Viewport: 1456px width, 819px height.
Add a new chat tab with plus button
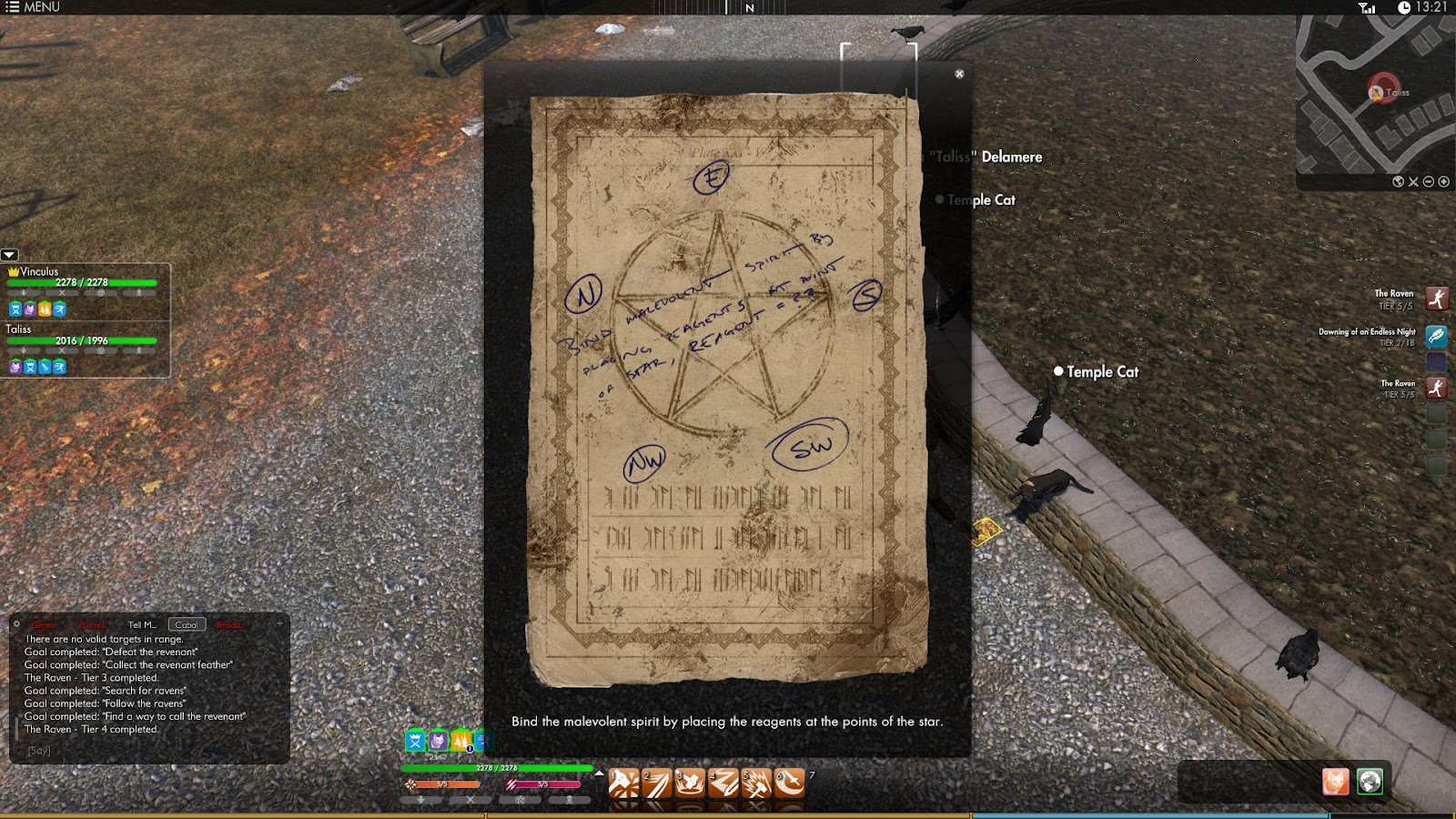[x=279, y=624]
